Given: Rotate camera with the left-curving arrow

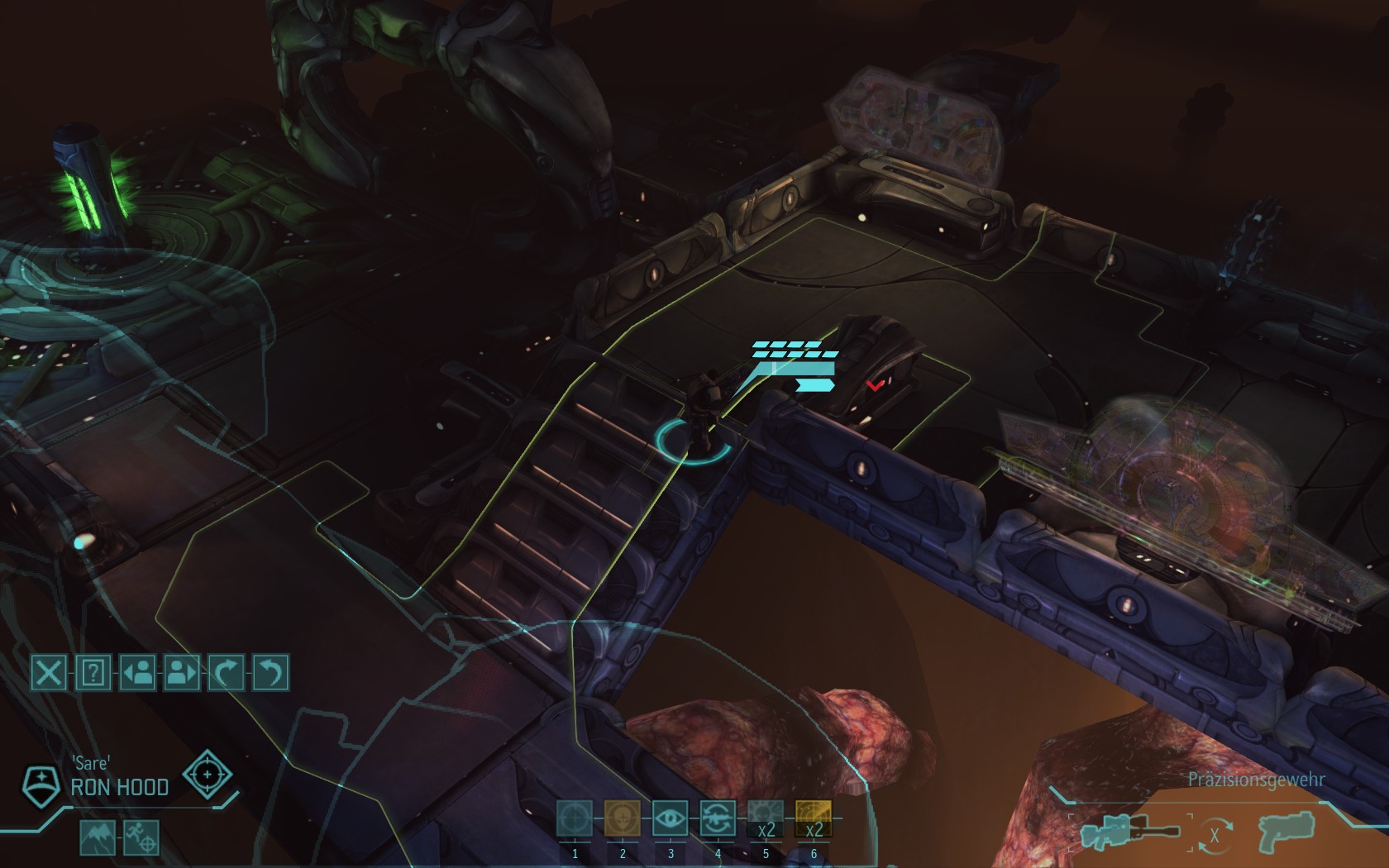Looking at the screenshot, I should point(270,673).
